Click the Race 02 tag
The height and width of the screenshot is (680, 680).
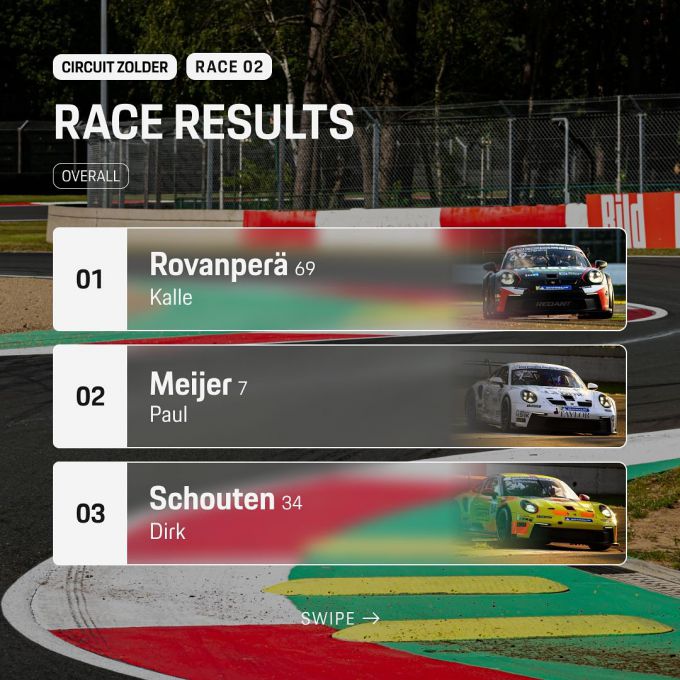point(228,67)
